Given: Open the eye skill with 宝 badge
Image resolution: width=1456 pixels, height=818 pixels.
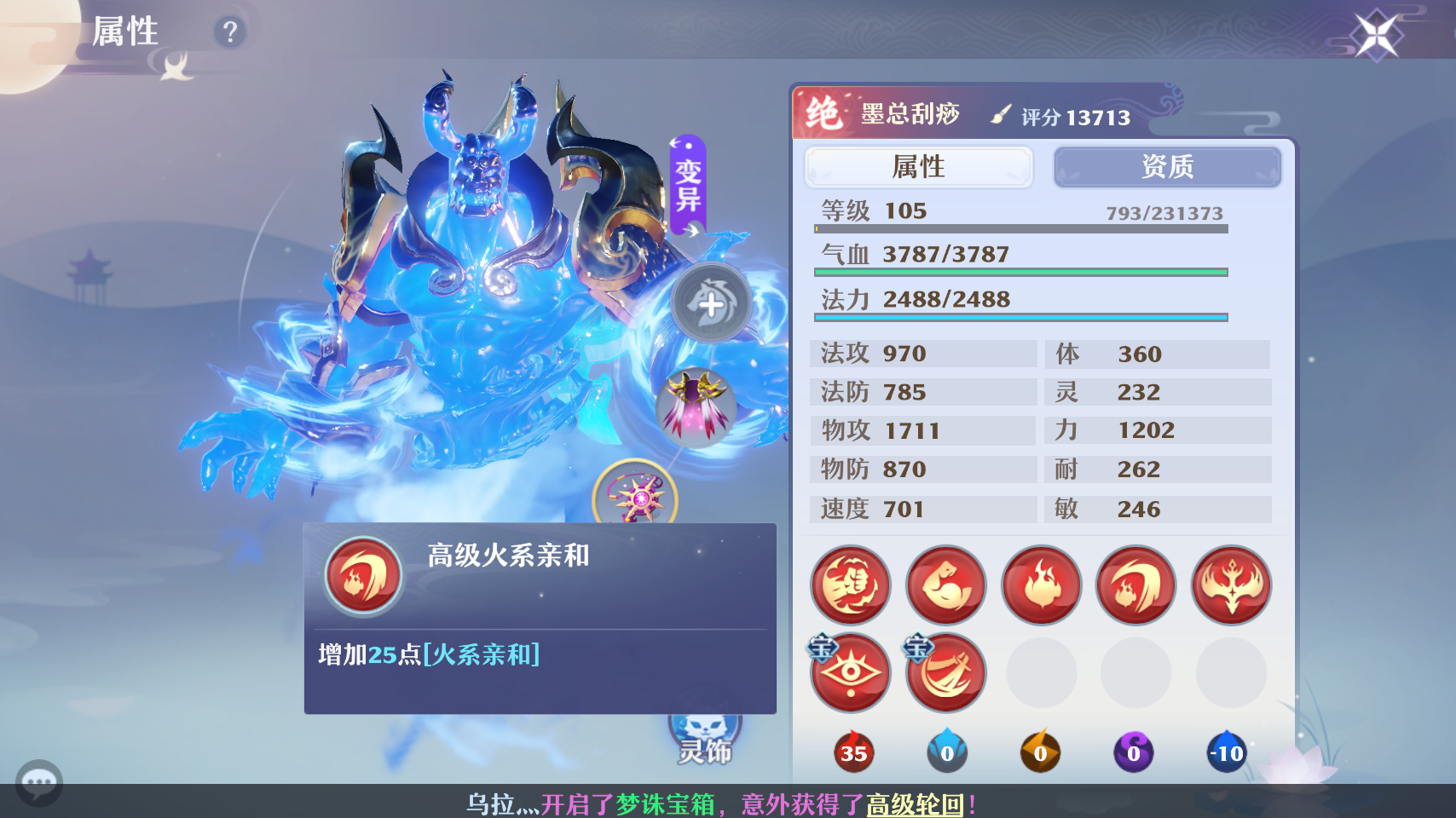Looking at the screenshot, I should point(850,673).
